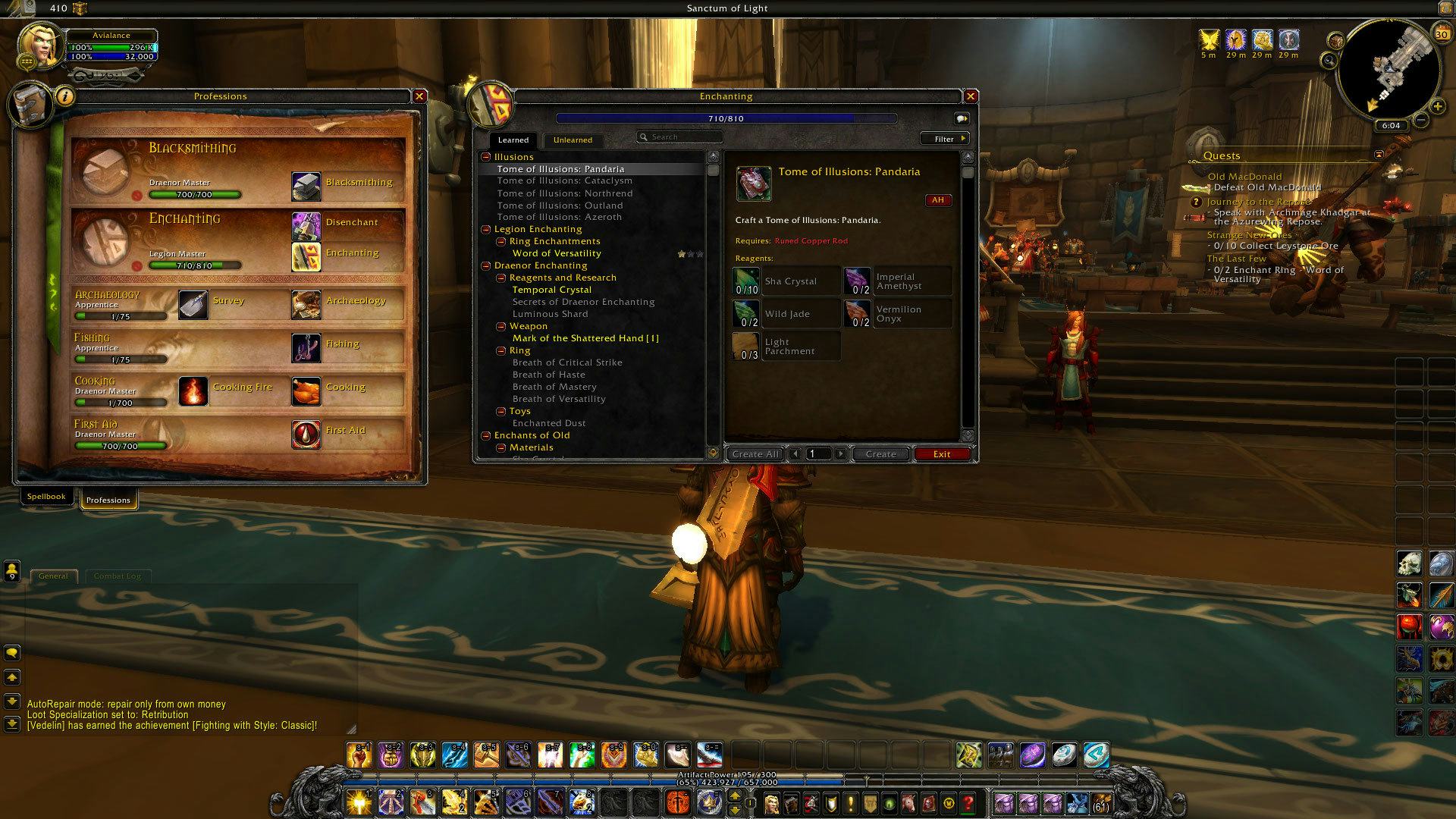Select the Light Parchment reagent icon
Image resolution: width=1456 pixels, height=819 pixels.
[745, 346]
